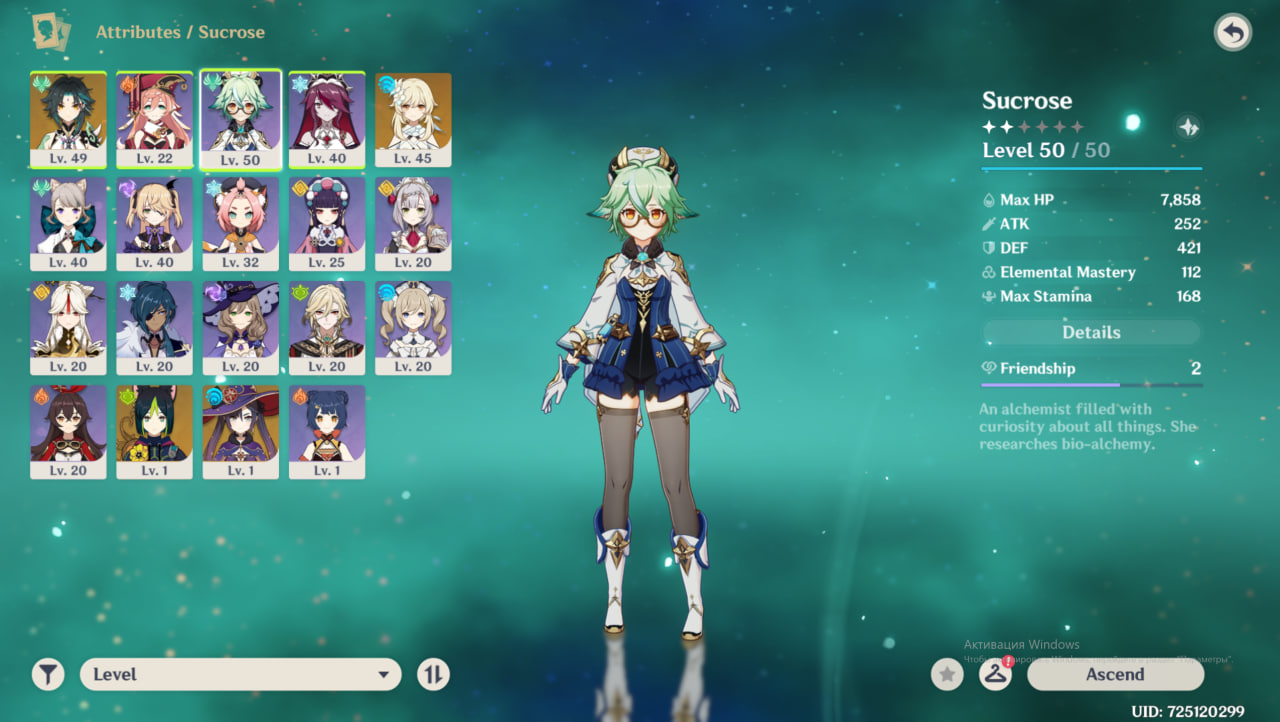Viewport: 1280px width, 722px height.
Task: Open the outfit hanger icon
Action: click(995, 675)
